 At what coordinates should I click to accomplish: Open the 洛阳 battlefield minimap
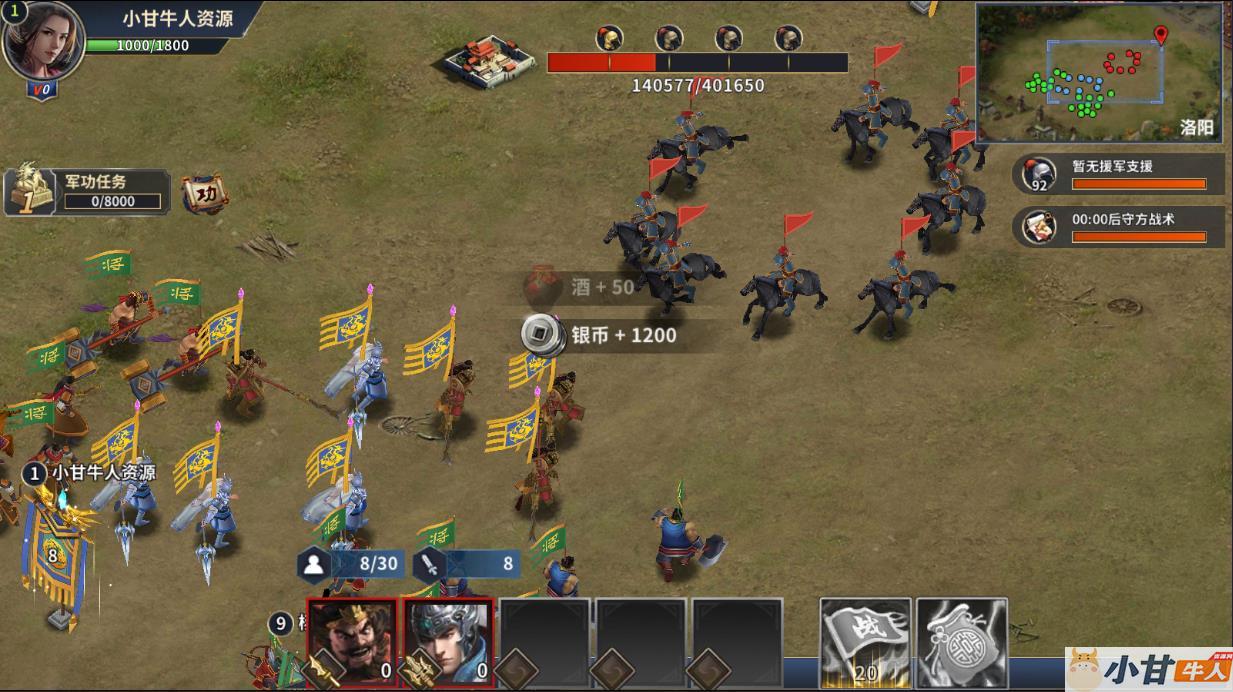(x=1098, y=71)
